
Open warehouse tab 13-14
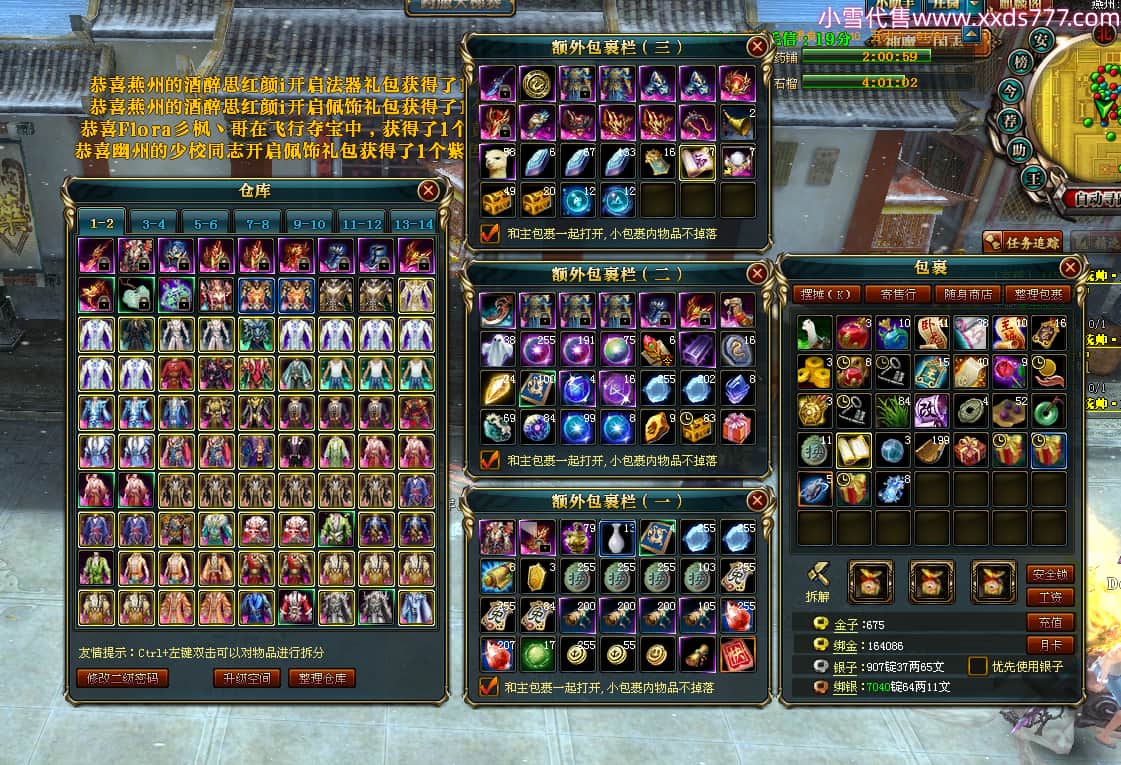(x=412, y=224)
